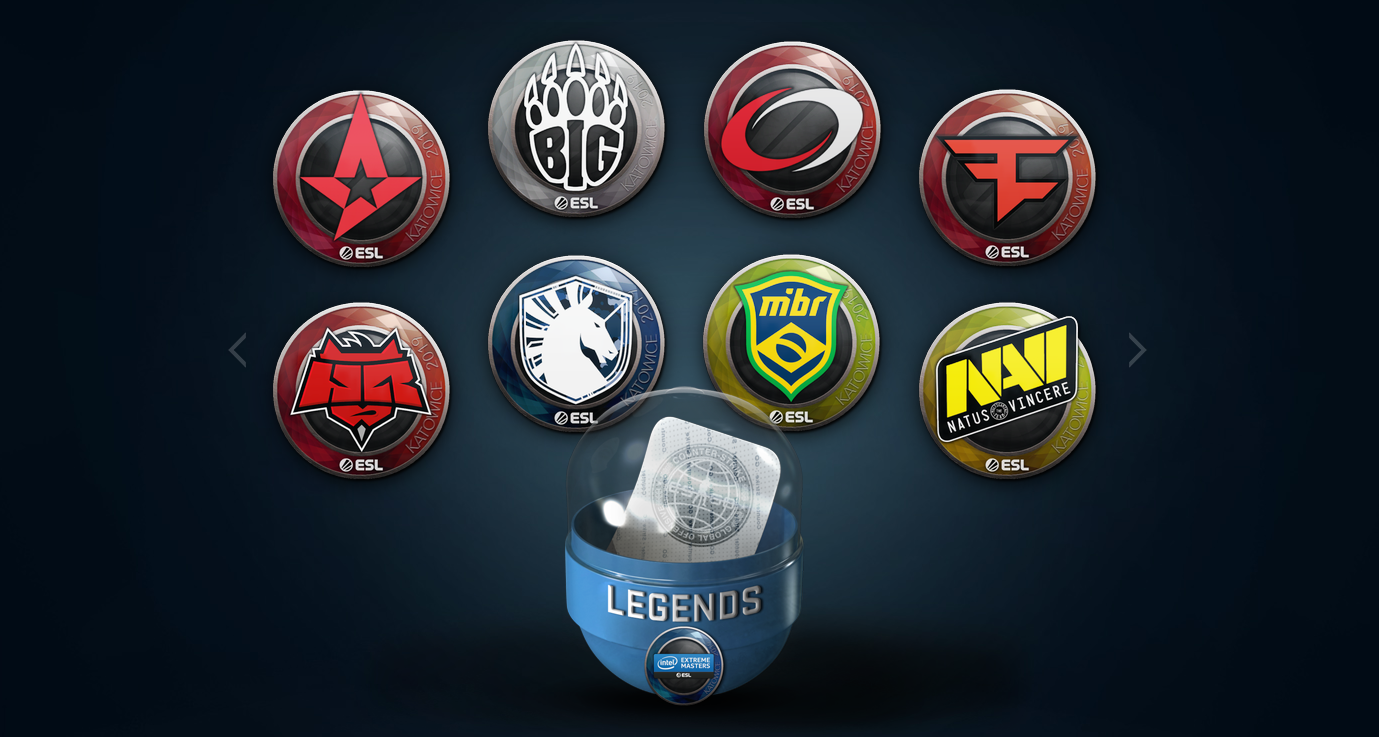Open the previous stickers page with left arrow
Screen dimensions: 1379x737
tap(238, 349)
